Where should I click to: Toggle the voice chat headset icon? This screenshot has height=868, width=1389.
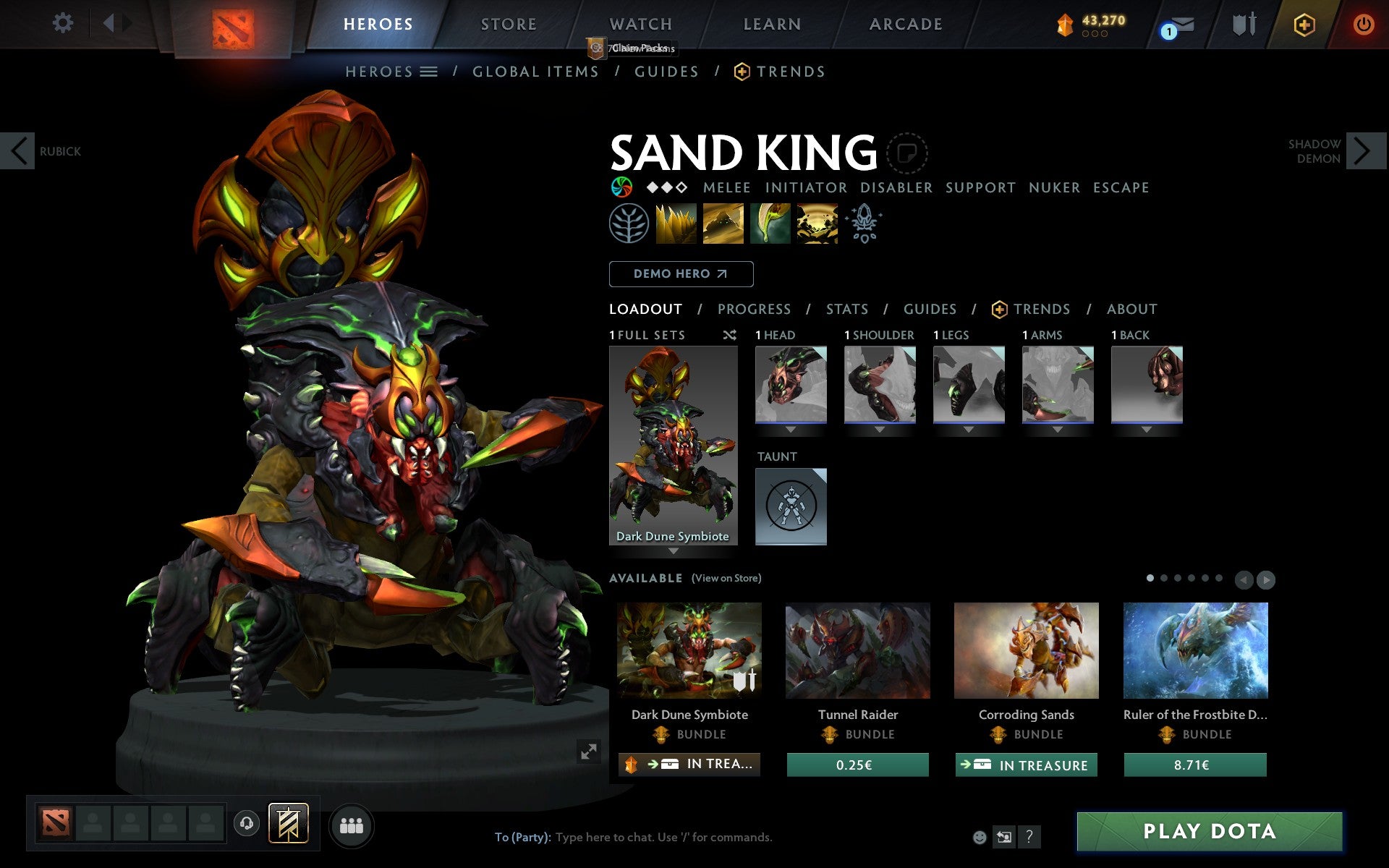(x=247, y=822)
